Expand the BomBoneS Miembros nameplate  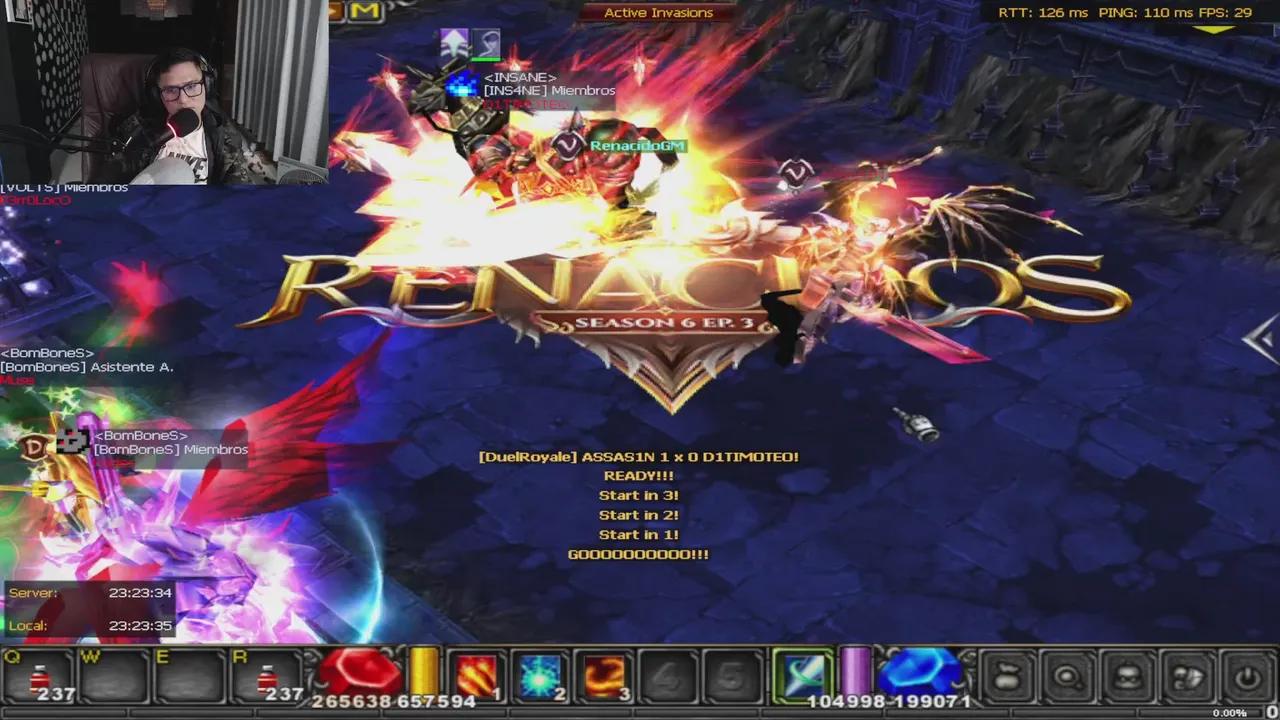pyautogui.click(x=169, y=449)
